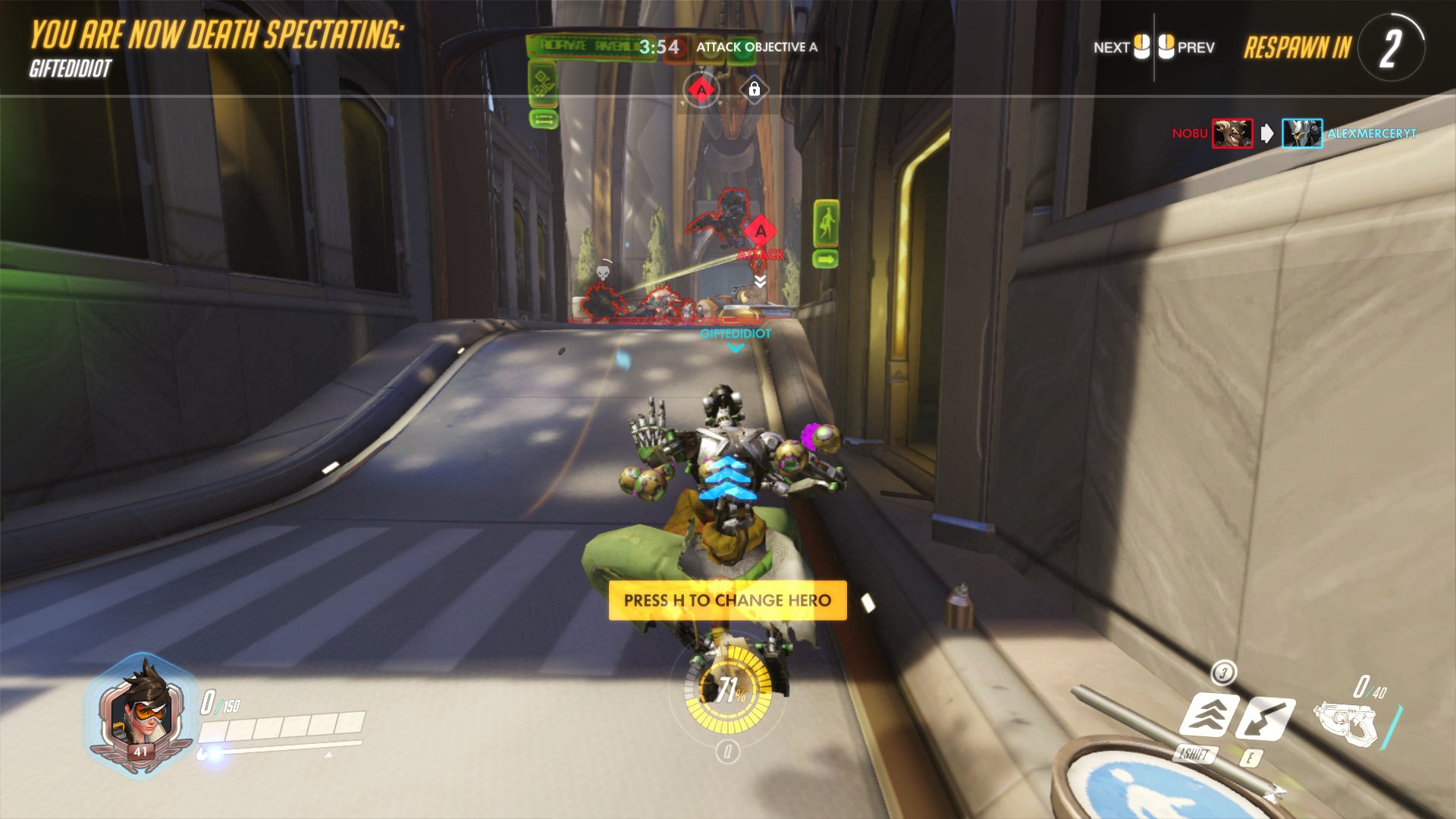
Task: Select the locked objective B marker
Action: [754, 90]
